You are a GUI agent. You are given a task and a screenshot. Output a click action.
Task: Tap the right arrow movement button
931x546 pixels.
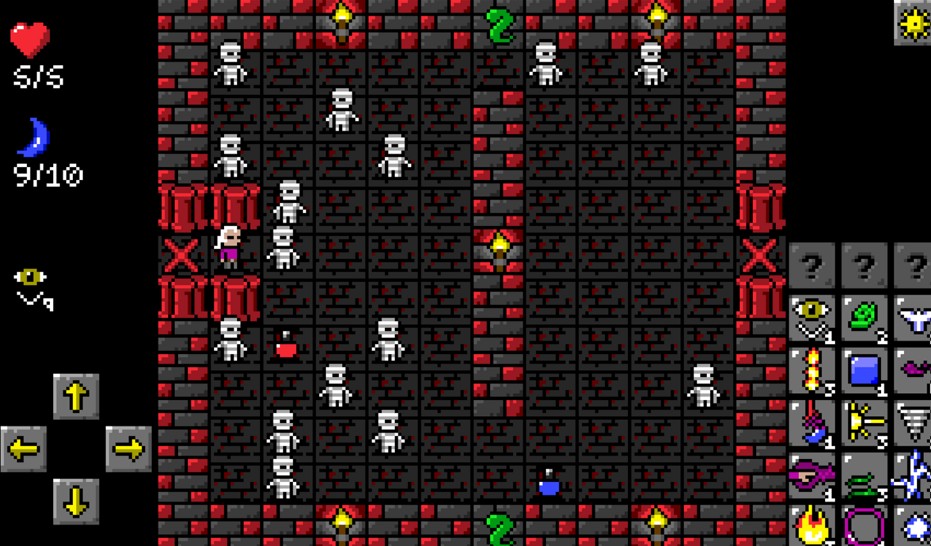pos(128,449)
